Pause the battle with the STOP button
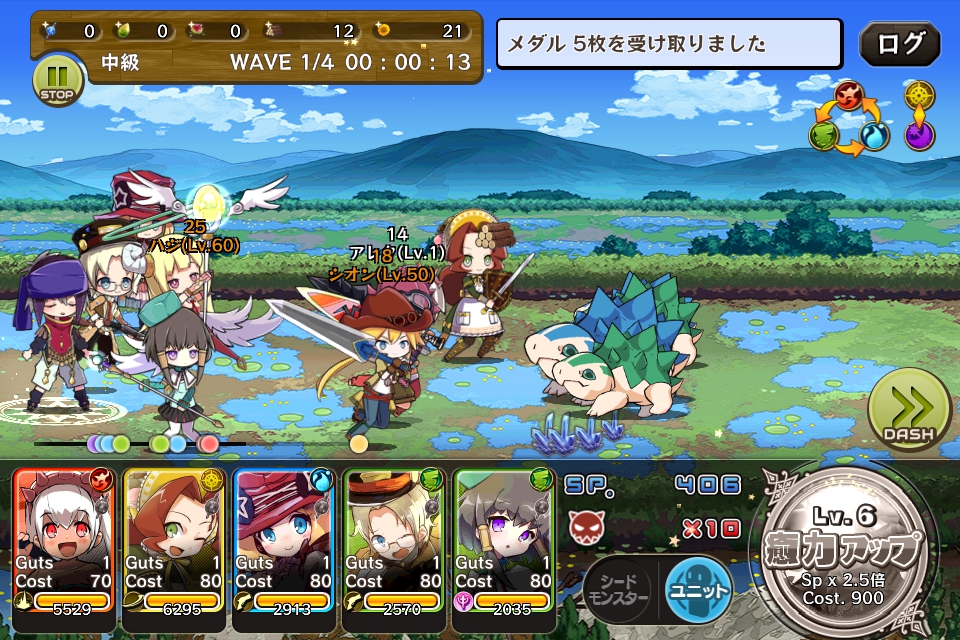 (x=57, y=80)
